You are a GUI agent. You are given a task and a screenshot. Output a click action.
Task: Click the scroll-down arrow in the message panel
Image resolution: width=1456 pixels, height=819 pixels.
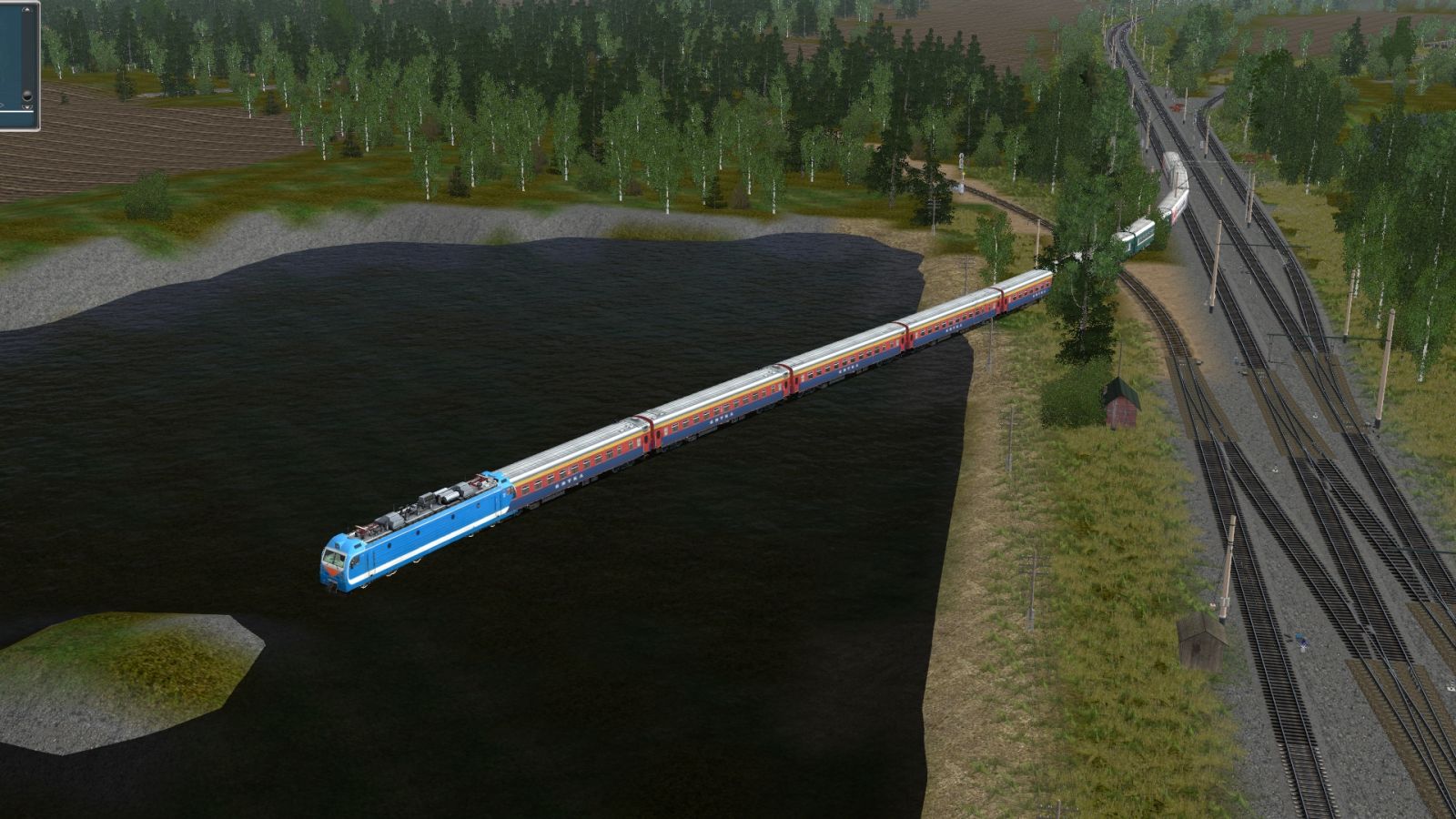click(x=27, y=107)
